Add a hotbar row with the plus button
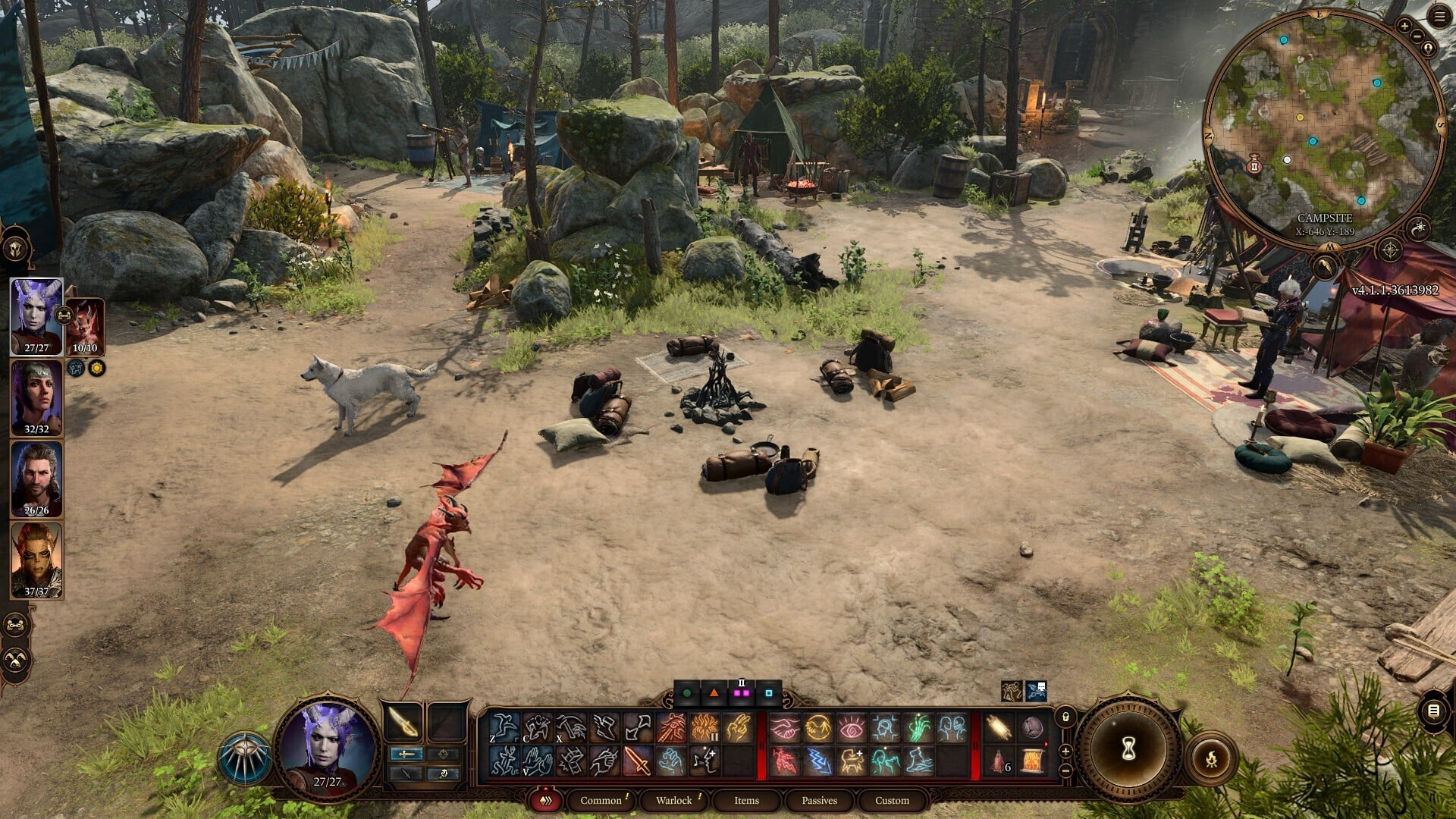Viewport: 1456px width, 819px height. (x=1065, y=752)
